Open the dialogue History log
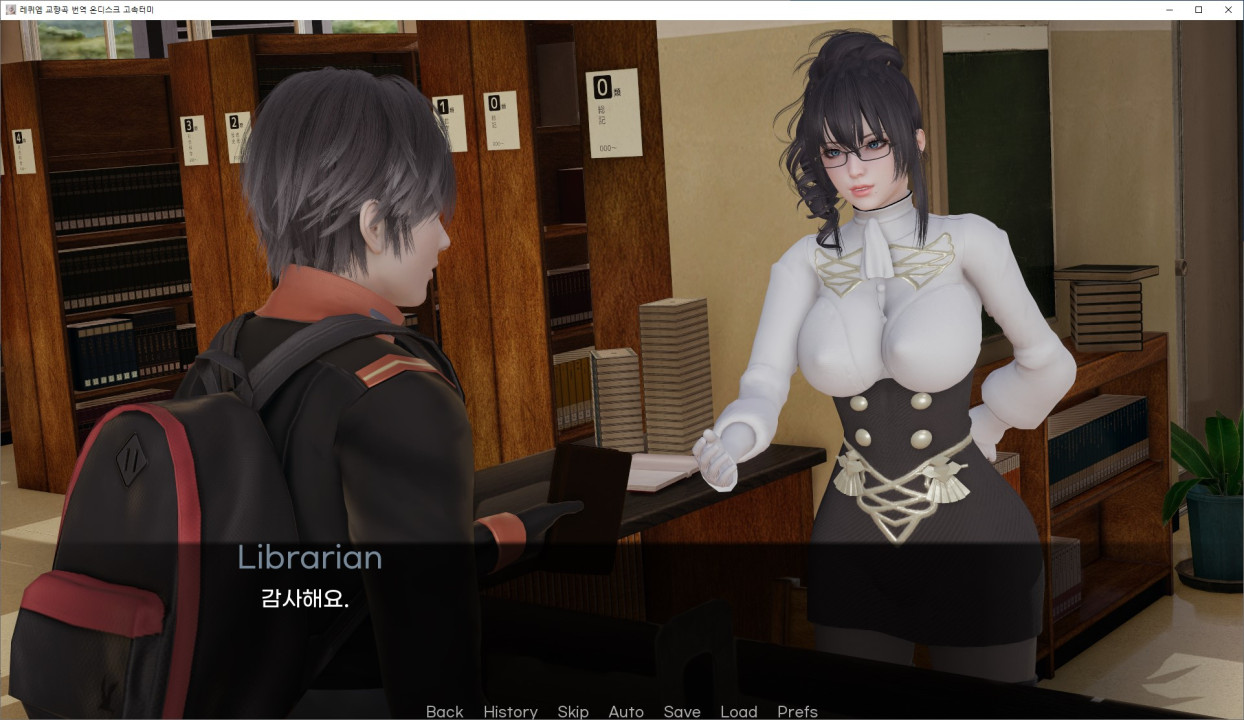This screenshot has width=1244, height=720. [510, 711]
